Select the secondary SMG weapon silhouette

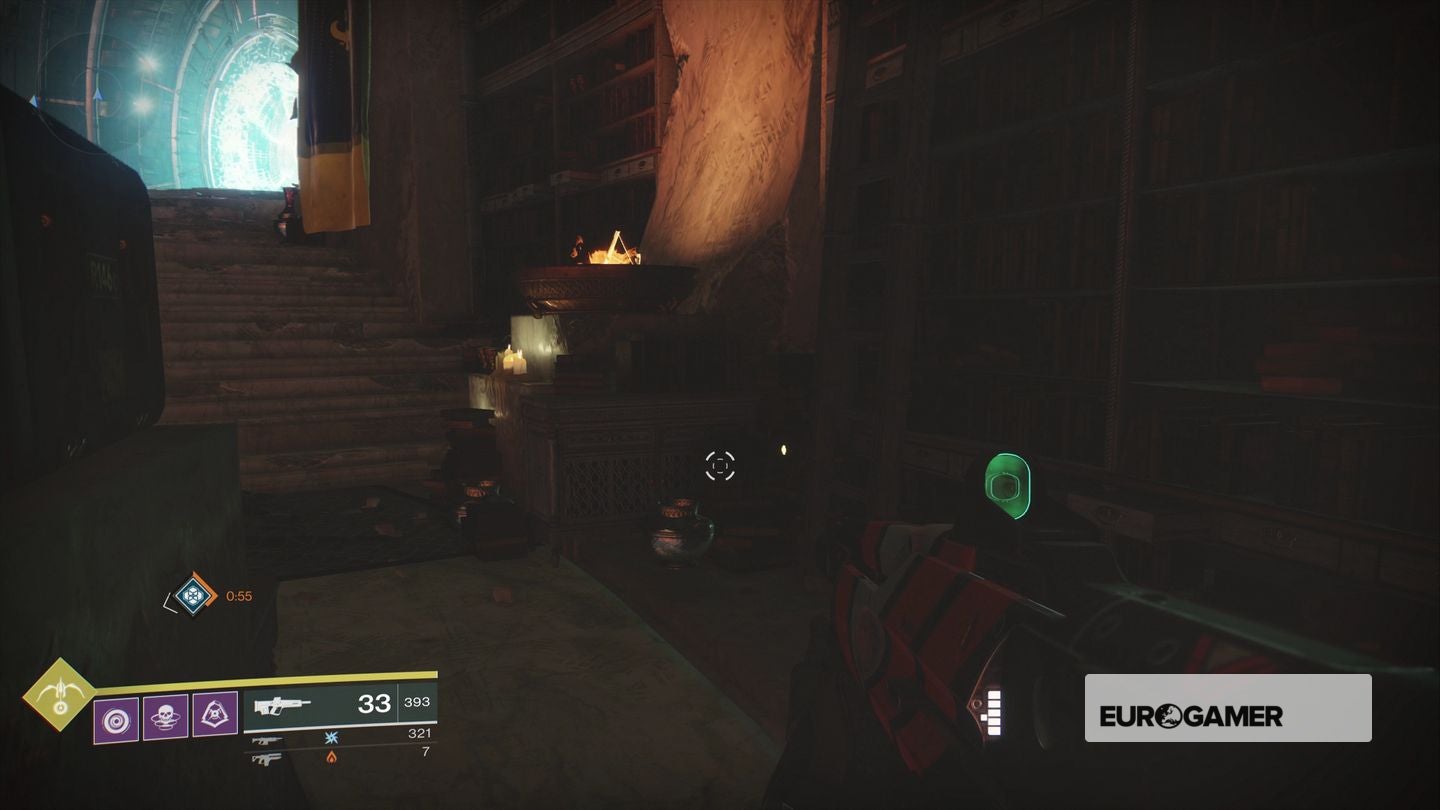pos(267,741)
